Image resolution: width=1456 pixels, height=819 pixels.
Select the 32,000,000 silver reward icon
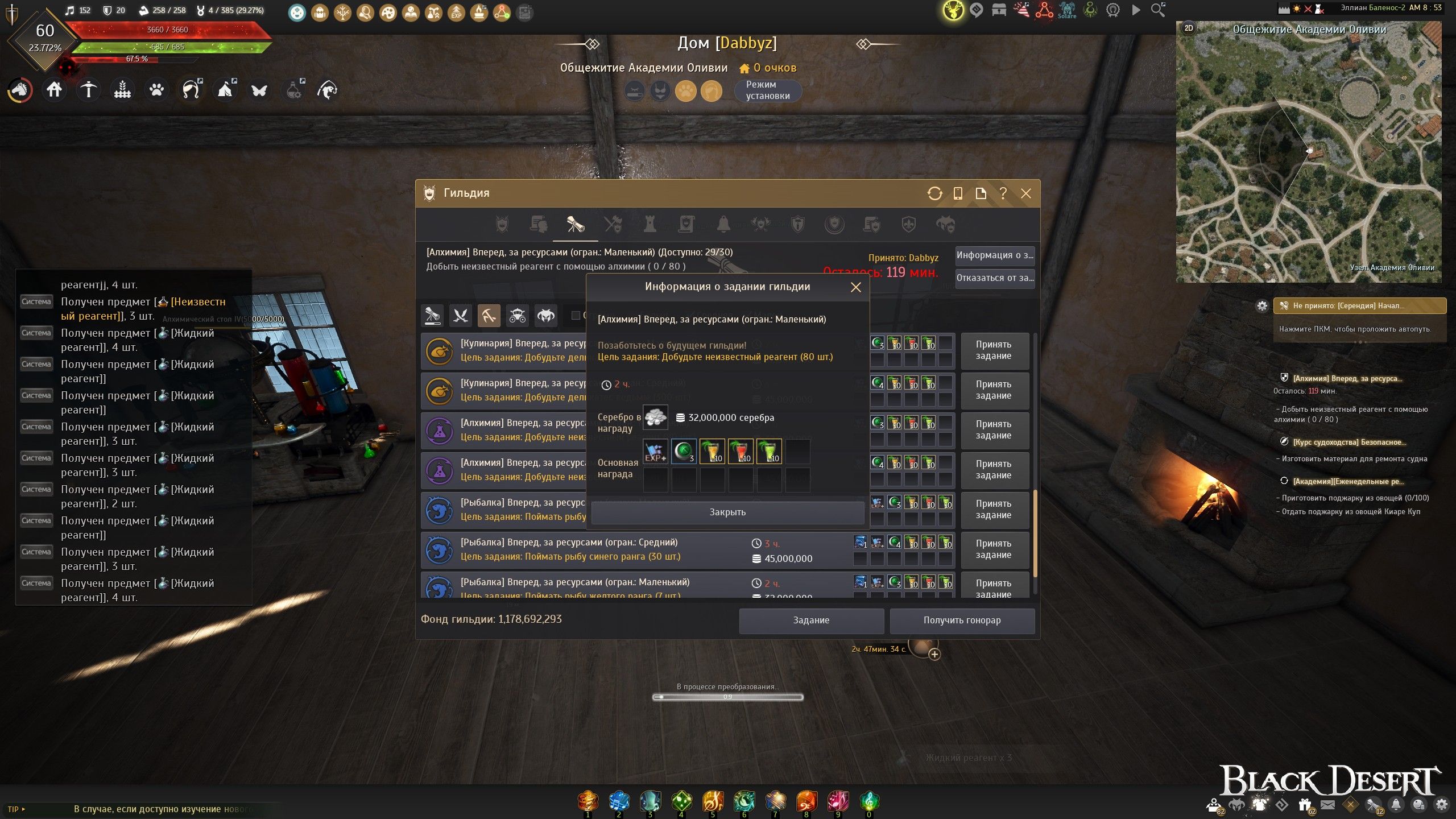(655, 417)
